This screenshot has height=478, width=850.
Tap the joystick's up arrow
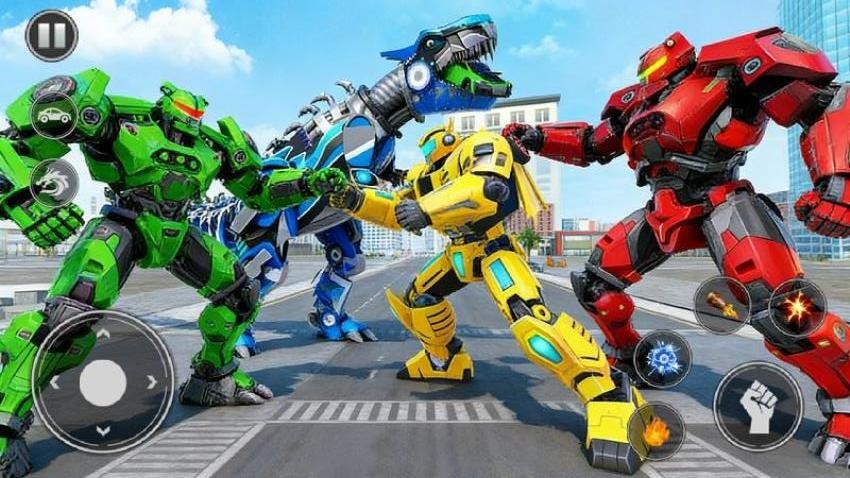tap(103, 333)
